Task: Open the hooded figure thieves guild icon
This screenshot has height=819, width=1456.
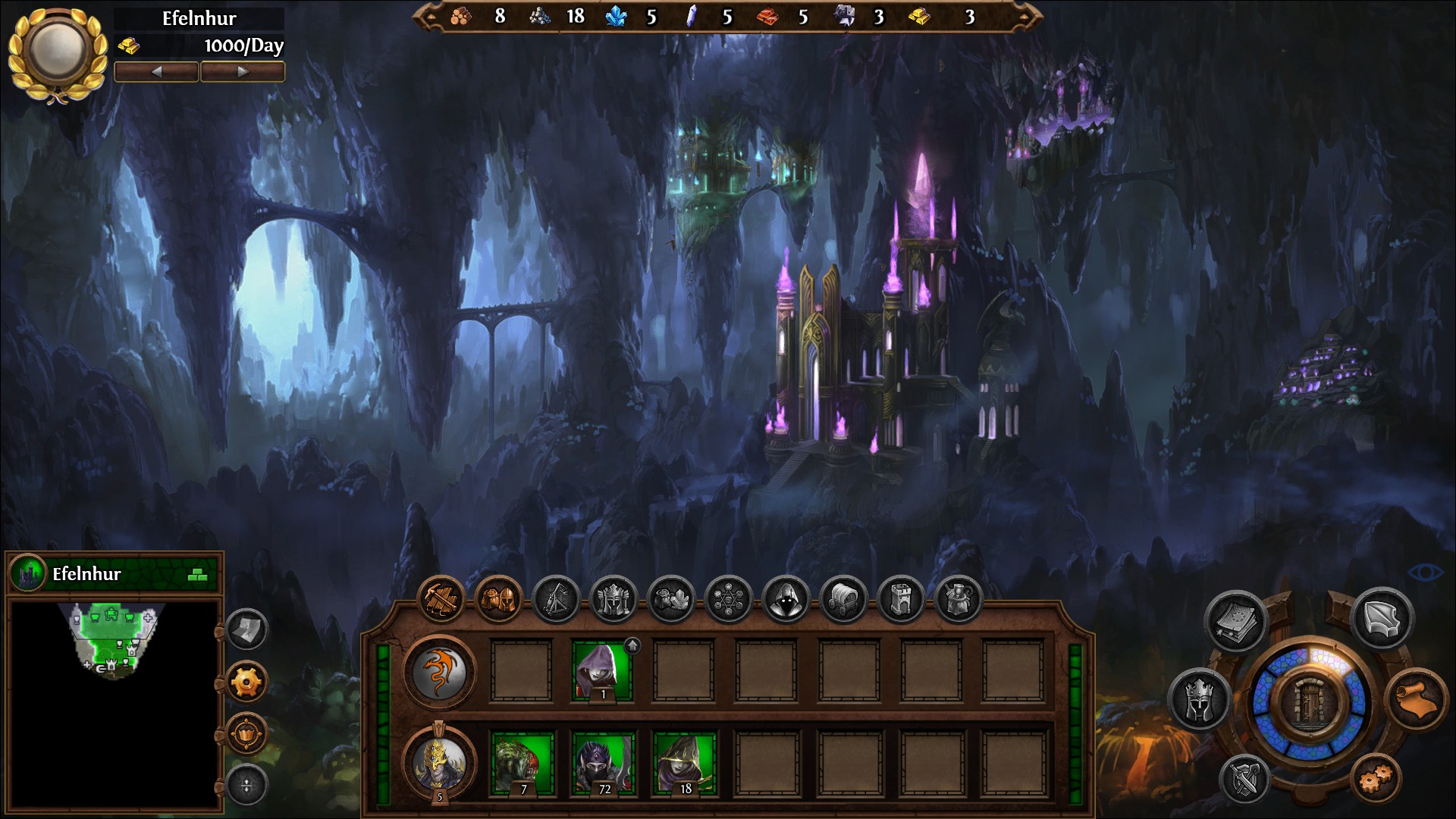Action: [786, 600]
